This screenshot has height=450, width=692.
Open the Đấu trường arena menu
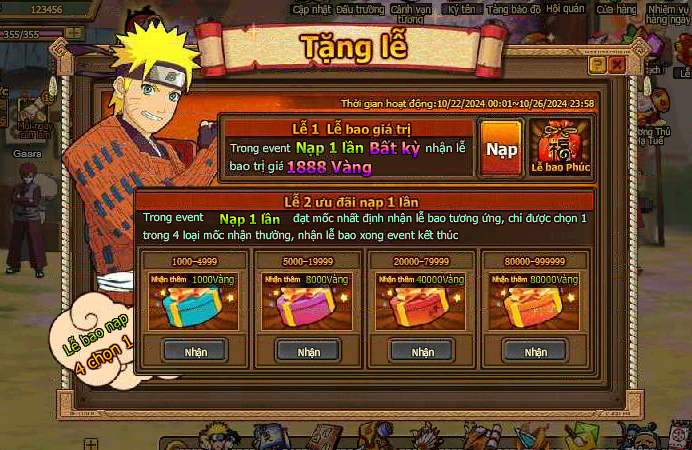tap(359, 9)
